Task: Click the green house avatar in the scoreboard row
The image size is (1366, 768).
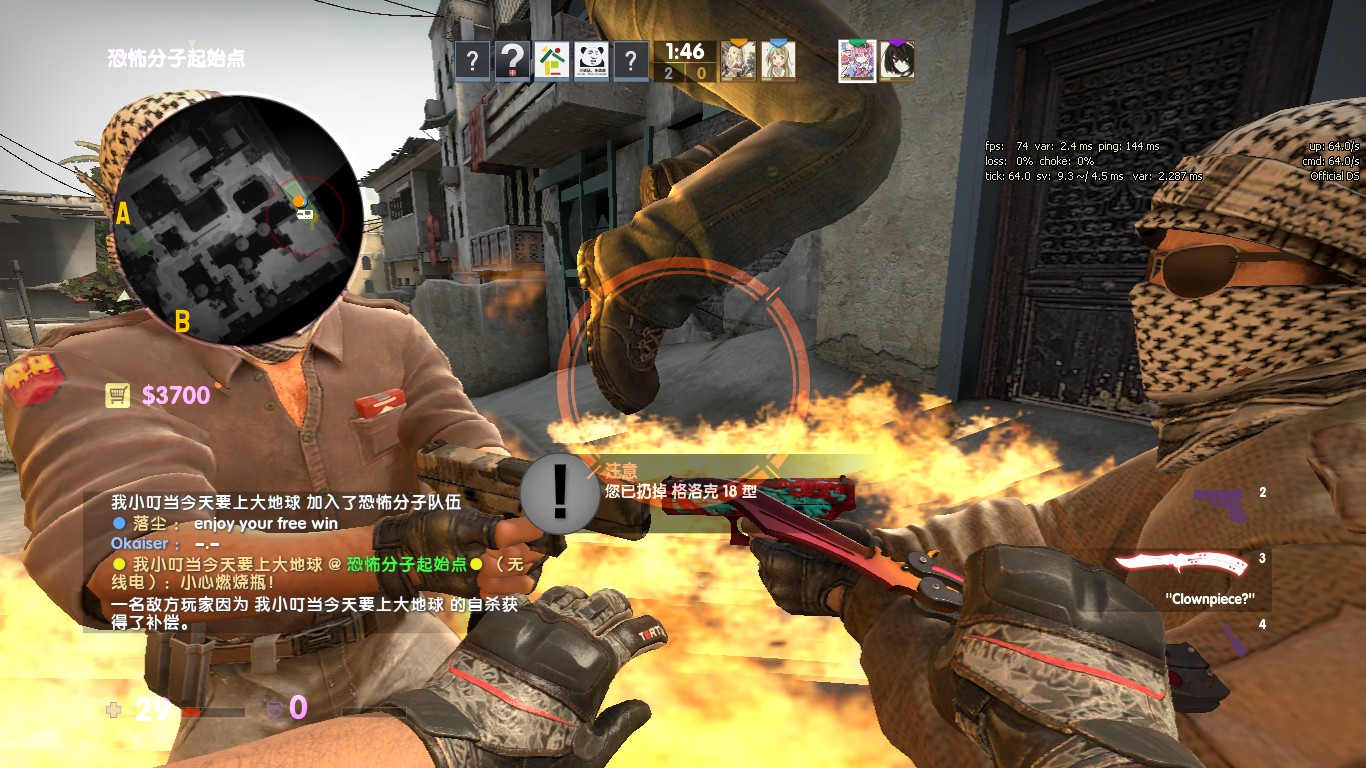Action: click(x=553, y=60)
